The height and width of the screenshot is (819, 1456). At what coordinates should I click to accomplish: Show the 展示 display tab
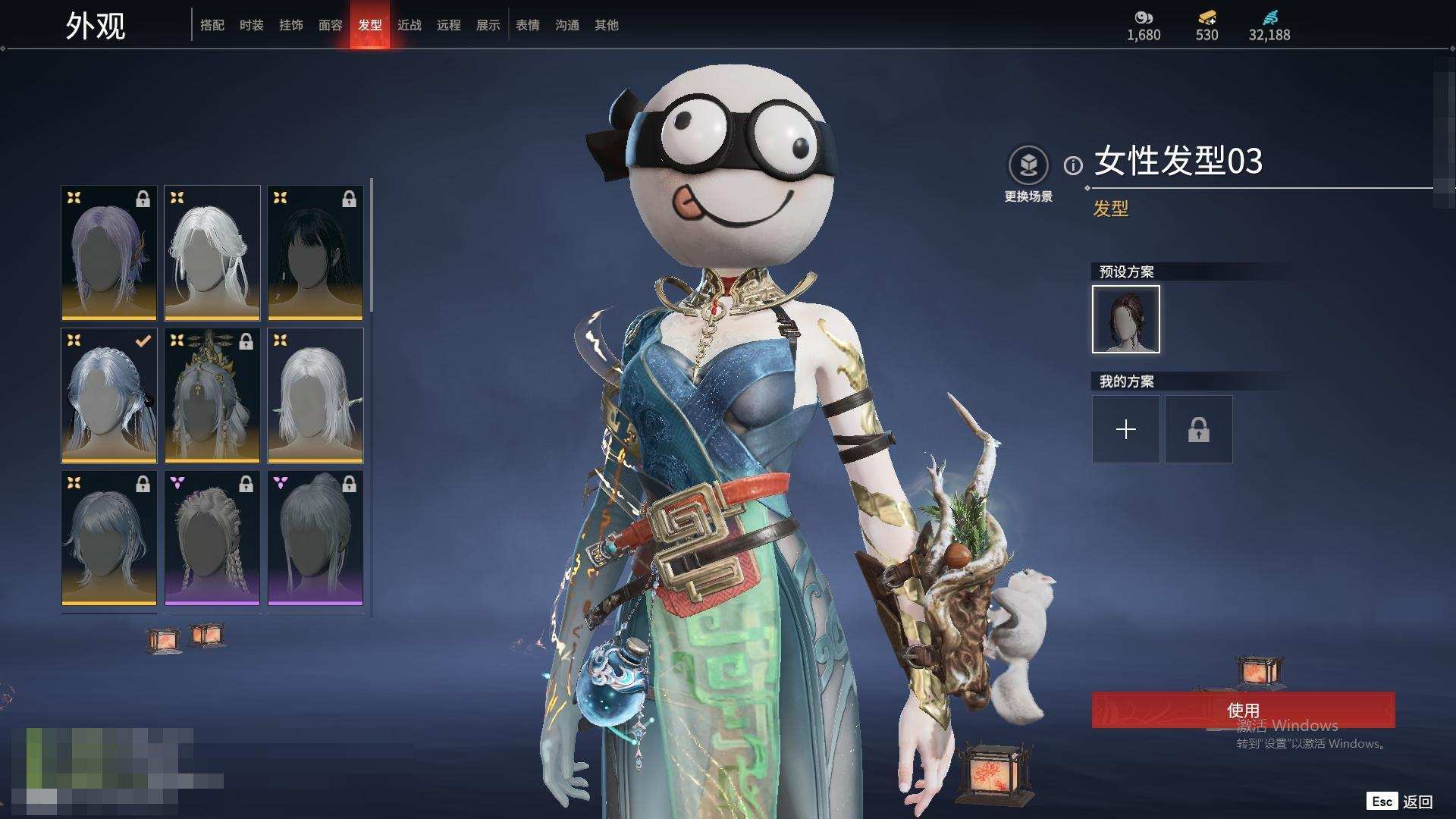click(488, 25)
